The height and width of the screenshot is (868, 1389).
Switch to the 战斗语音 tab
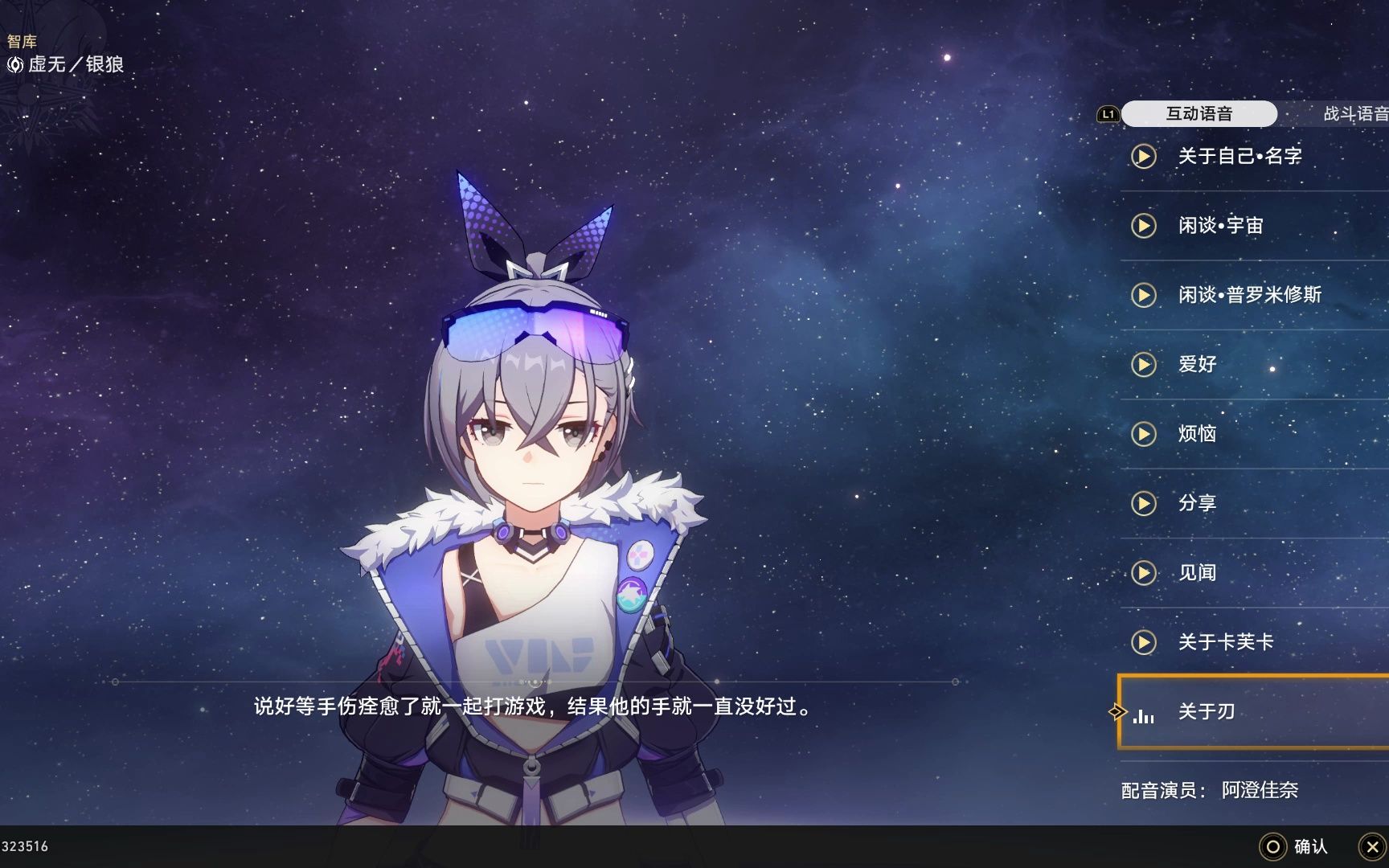(x=1354, y=113)
